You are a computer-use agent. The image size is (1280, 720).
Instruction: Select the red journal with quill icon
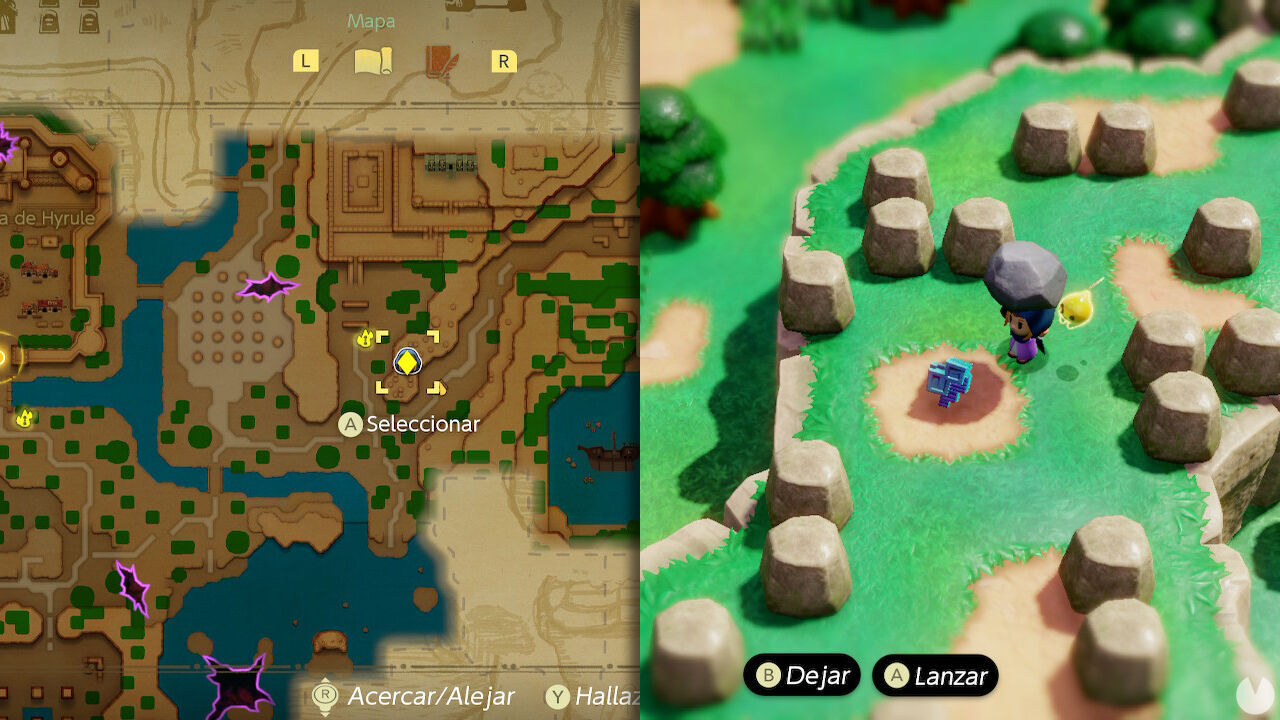click(x=438, y=60)
